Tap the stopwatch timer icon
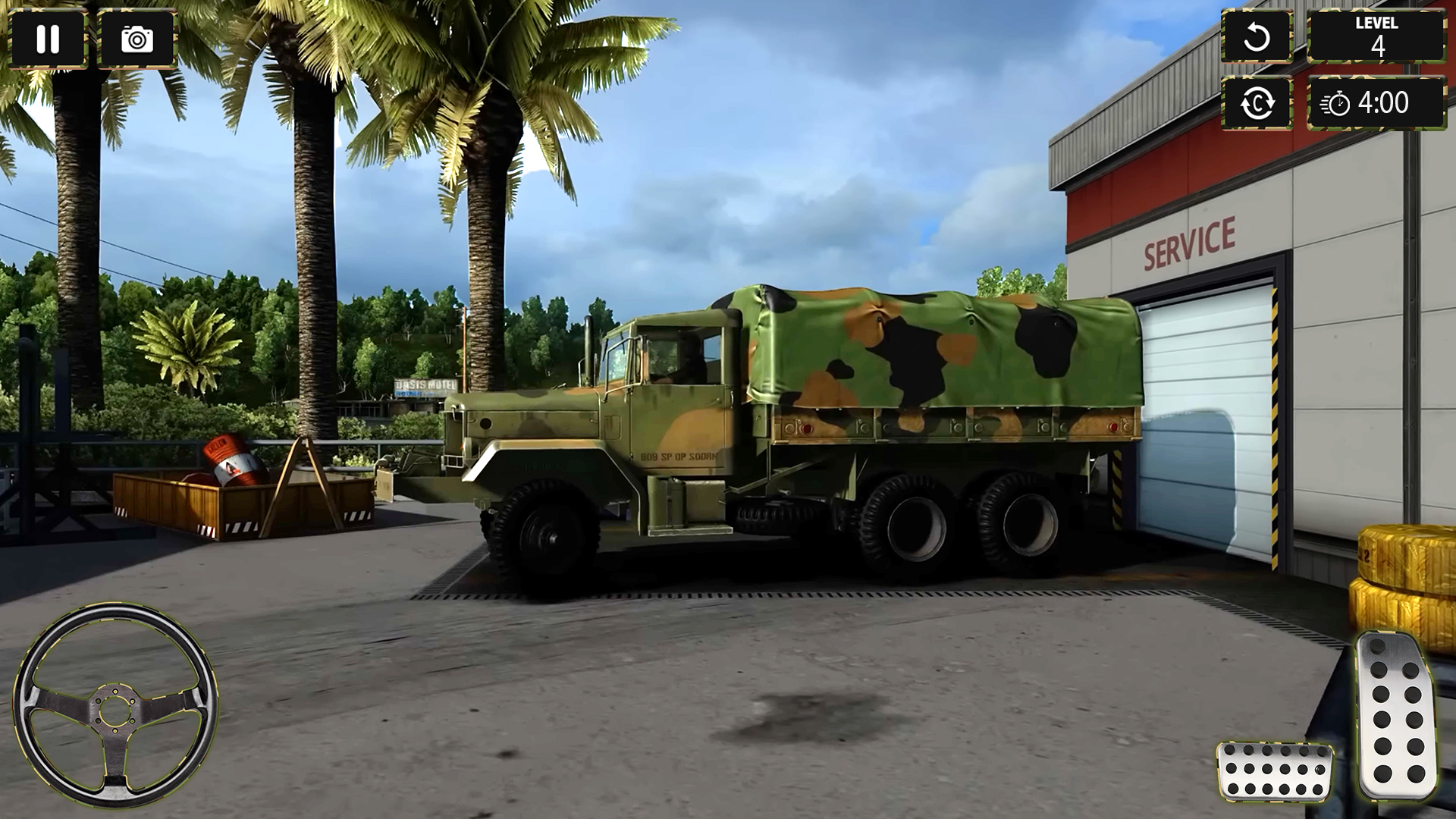The height and width of the screenshot is (819, 1456). pyautogui.click(x=1337, y=104)
